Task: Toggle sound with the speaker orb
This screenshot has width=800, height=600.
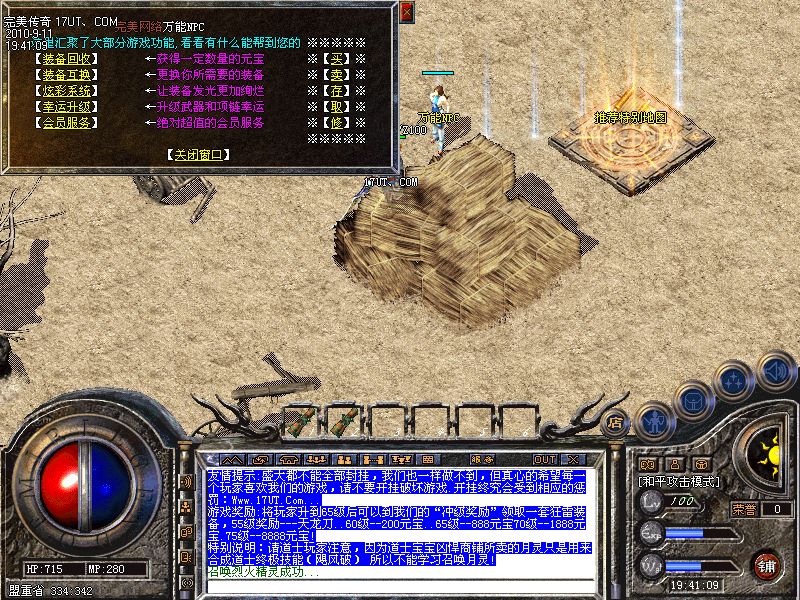Action: coord(775,371)
